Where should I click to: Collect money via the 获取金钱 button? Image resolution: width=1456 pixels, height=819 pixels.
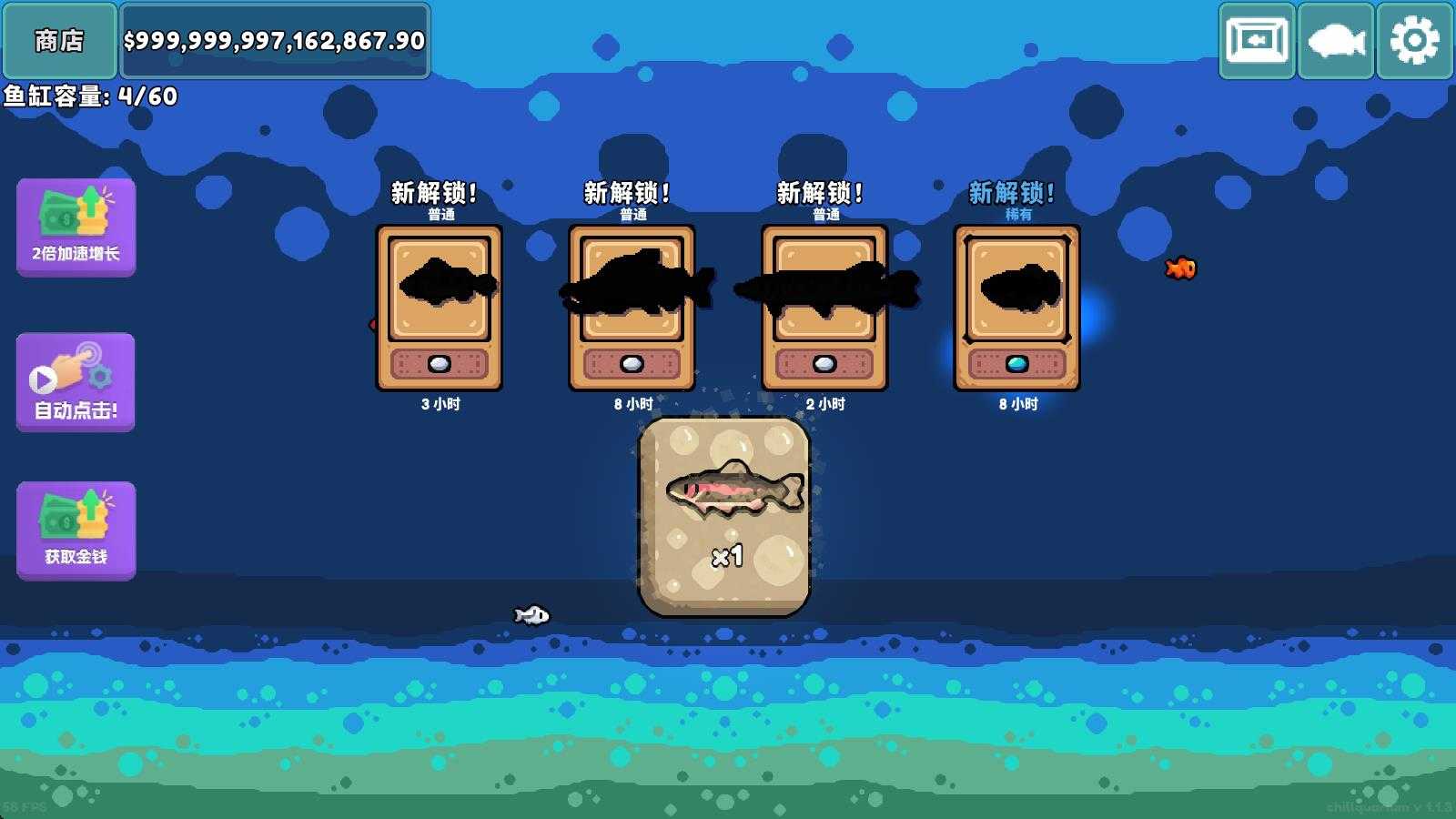(x=76, y=531)
